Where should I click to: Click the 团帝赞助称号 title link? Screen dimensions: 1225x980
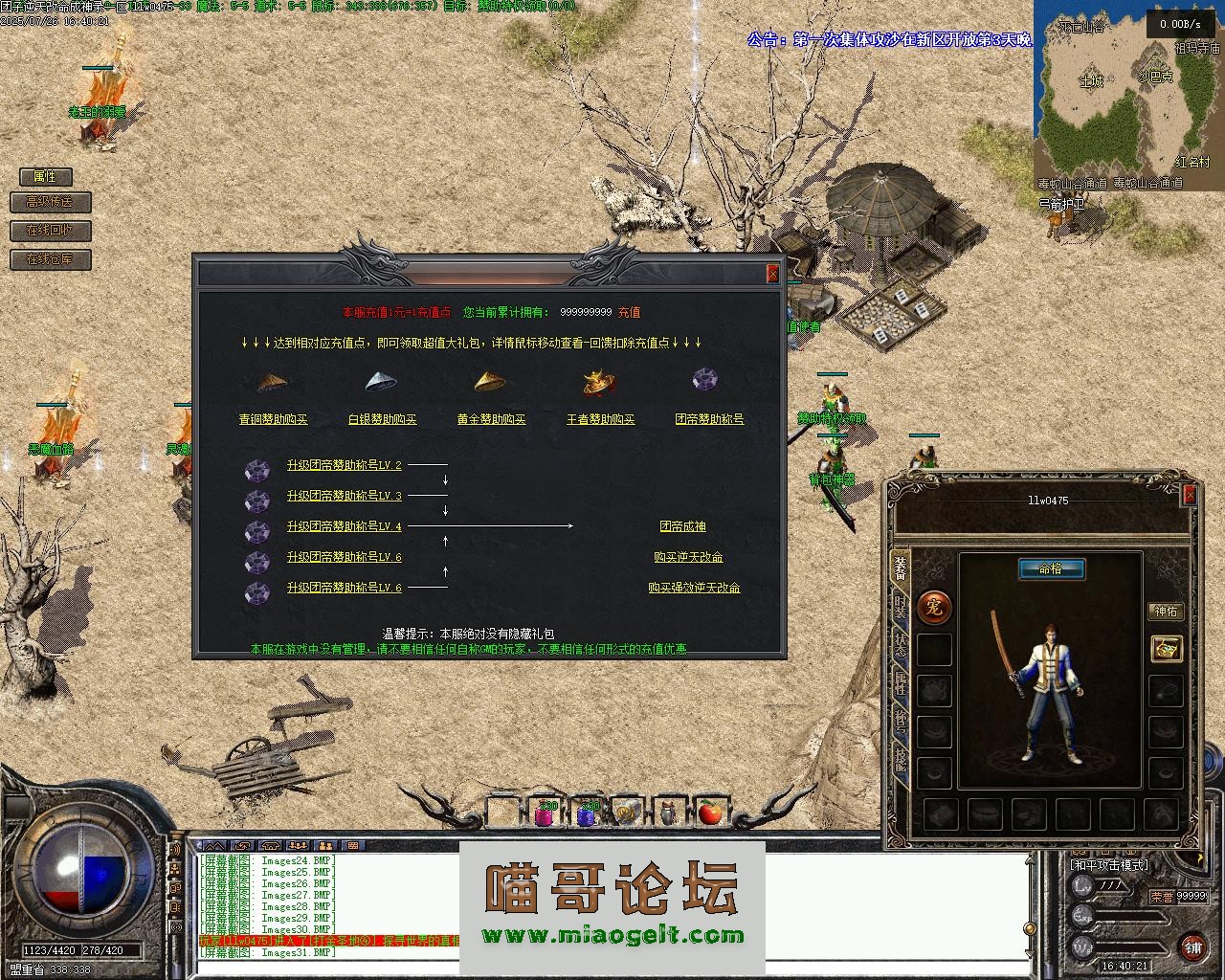click(x=709, y=419)
